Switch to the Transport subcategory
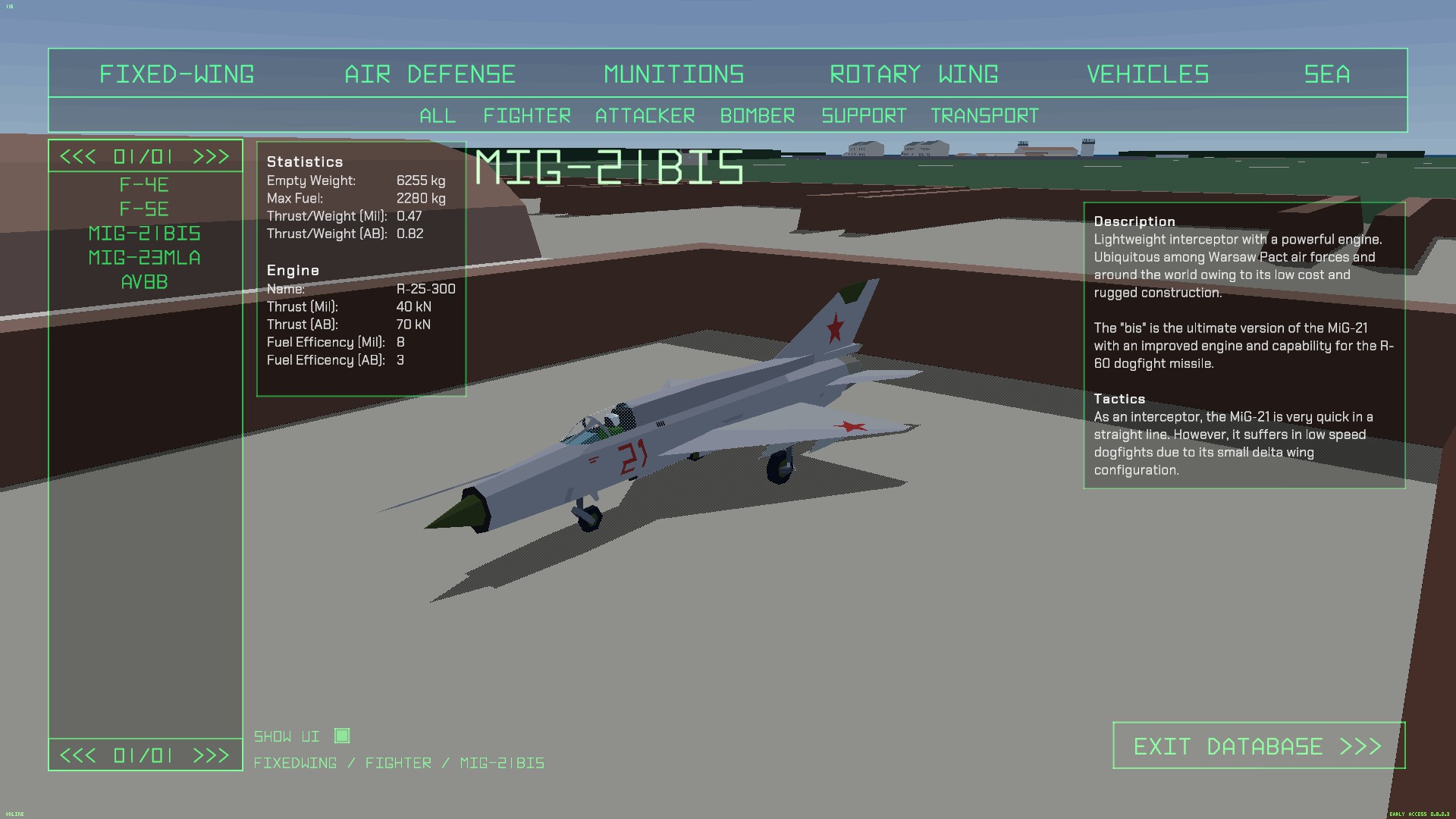Viewport: 1456px width, 819px height. click(984, 116)
